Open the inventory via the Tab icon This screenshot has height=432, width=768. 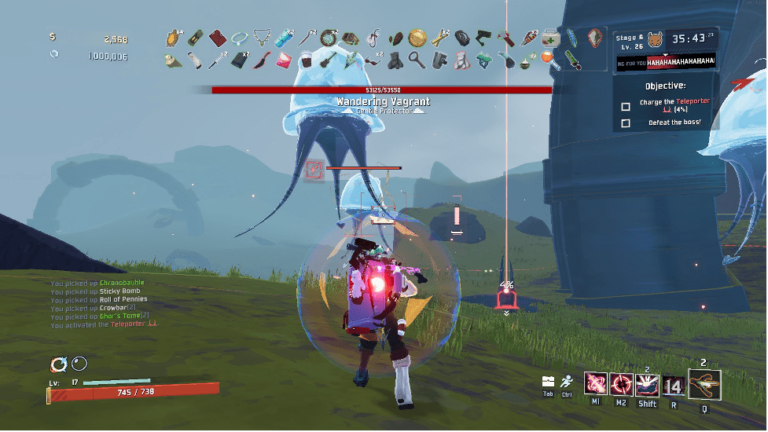point(548,382)
